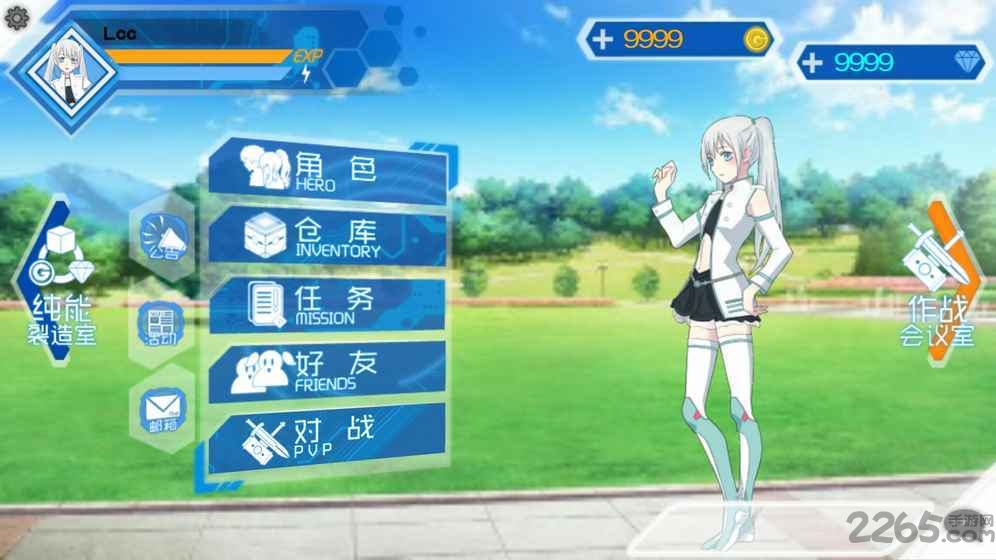
Task: Enter the pure energy manufacturing room
Action: click(60, 279)
